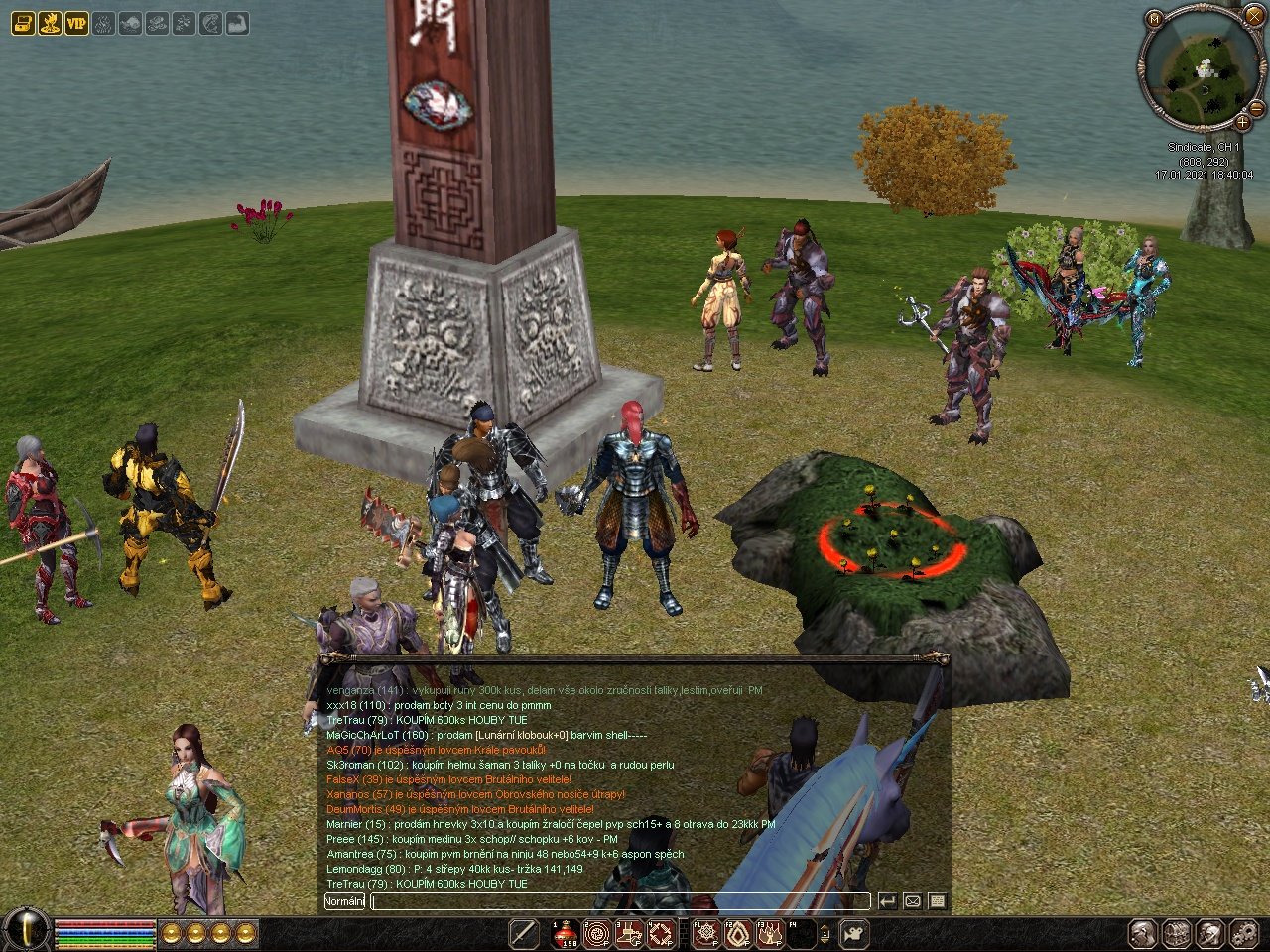This screenshot has height=952, width=1270.
Task: Open the treasure chest icon
Action: (x=23, y=23)
